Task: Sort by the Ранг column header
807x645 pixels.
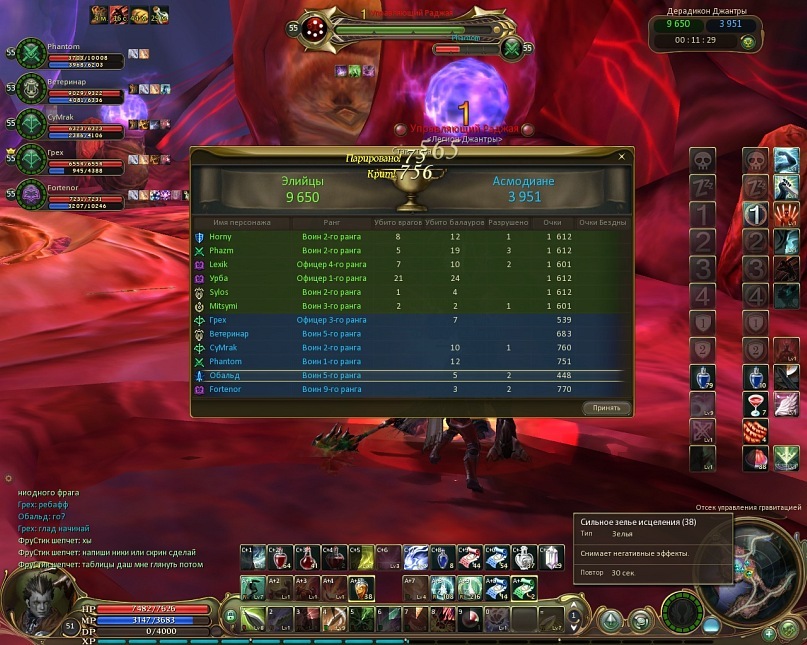Action: [334, 222]
